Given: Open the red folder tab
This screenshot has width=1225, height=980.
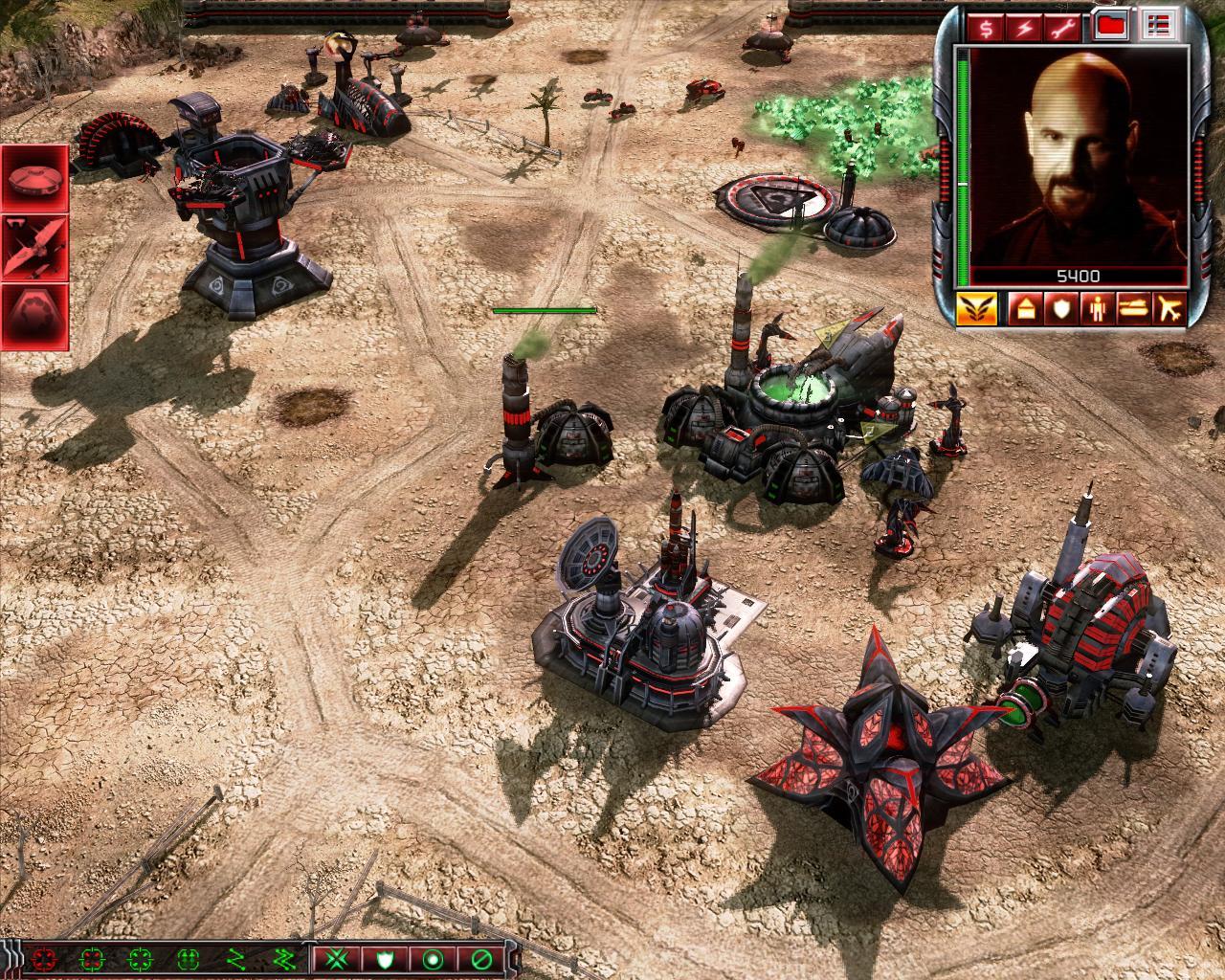Looking at the screenshot, I should click(x=1112, y=27).
